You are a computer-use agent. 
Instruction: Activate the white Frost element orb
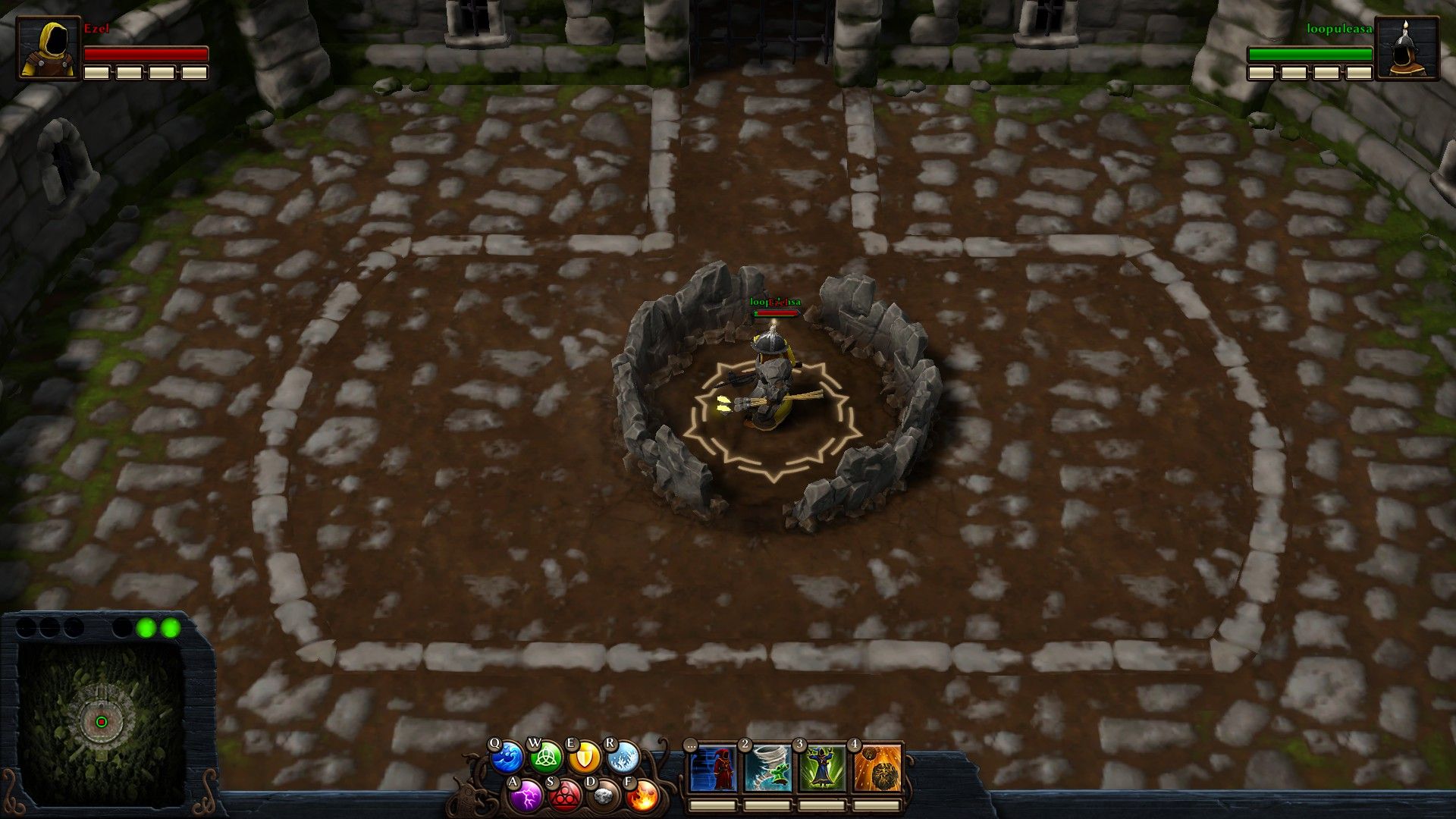[623, 757]
